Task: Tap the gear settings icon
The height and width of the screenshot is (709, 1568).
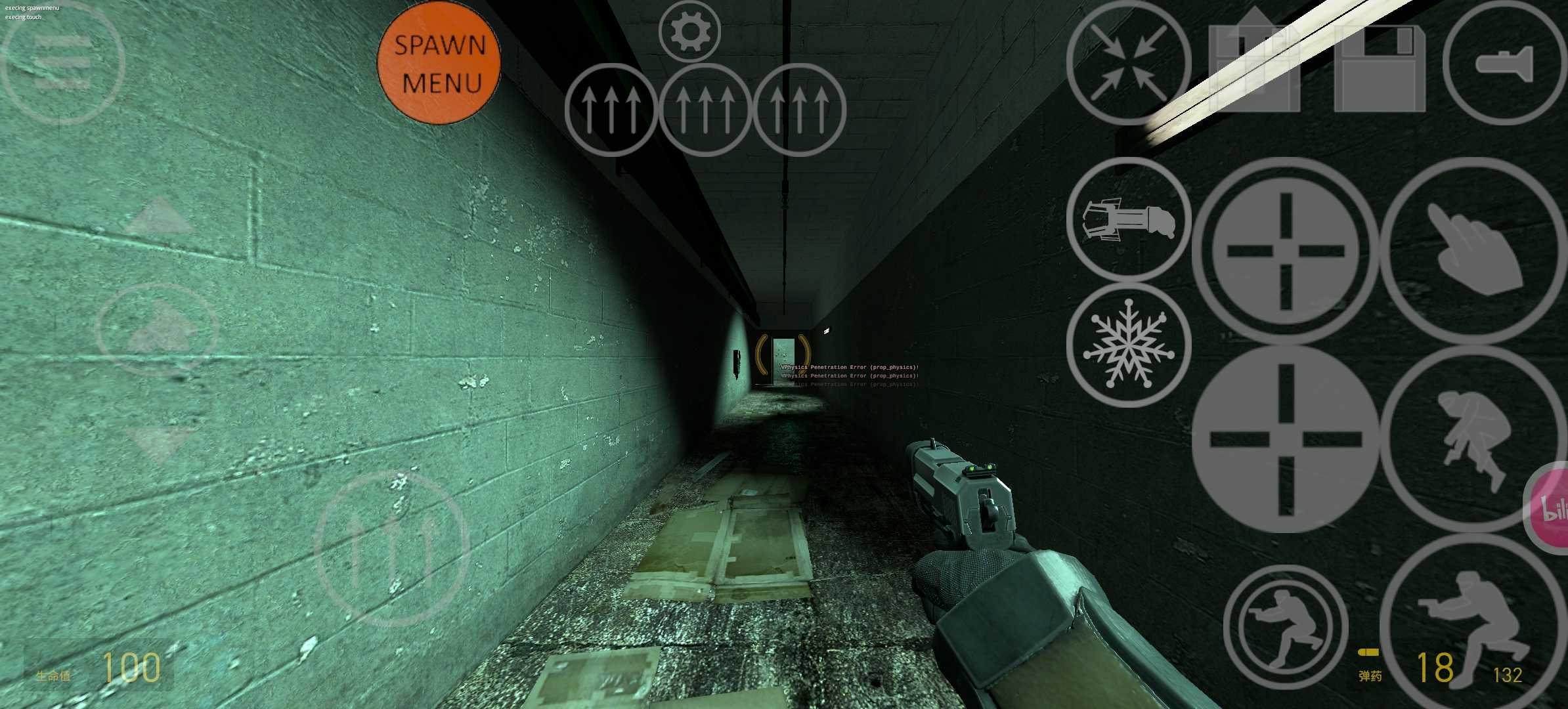Action: 689,32
